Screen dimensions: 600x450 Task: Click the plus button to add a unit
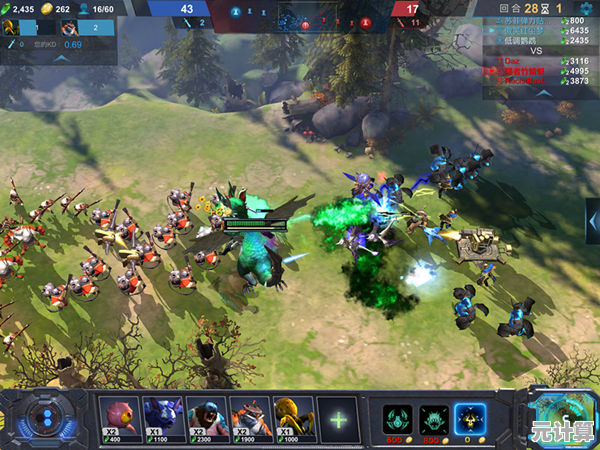coord(339,419)
